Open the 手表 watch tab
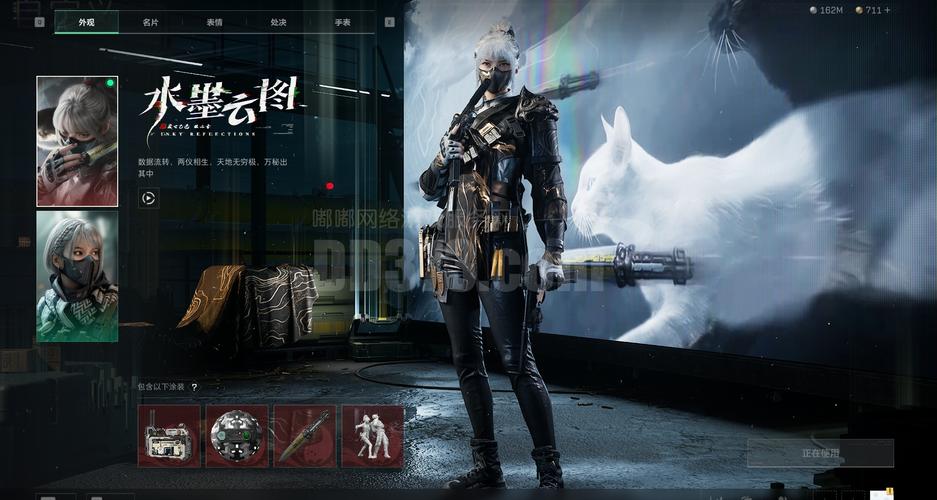Image resolution: width=937 pixels, height=500 pixels. click(x=342, y=22)
